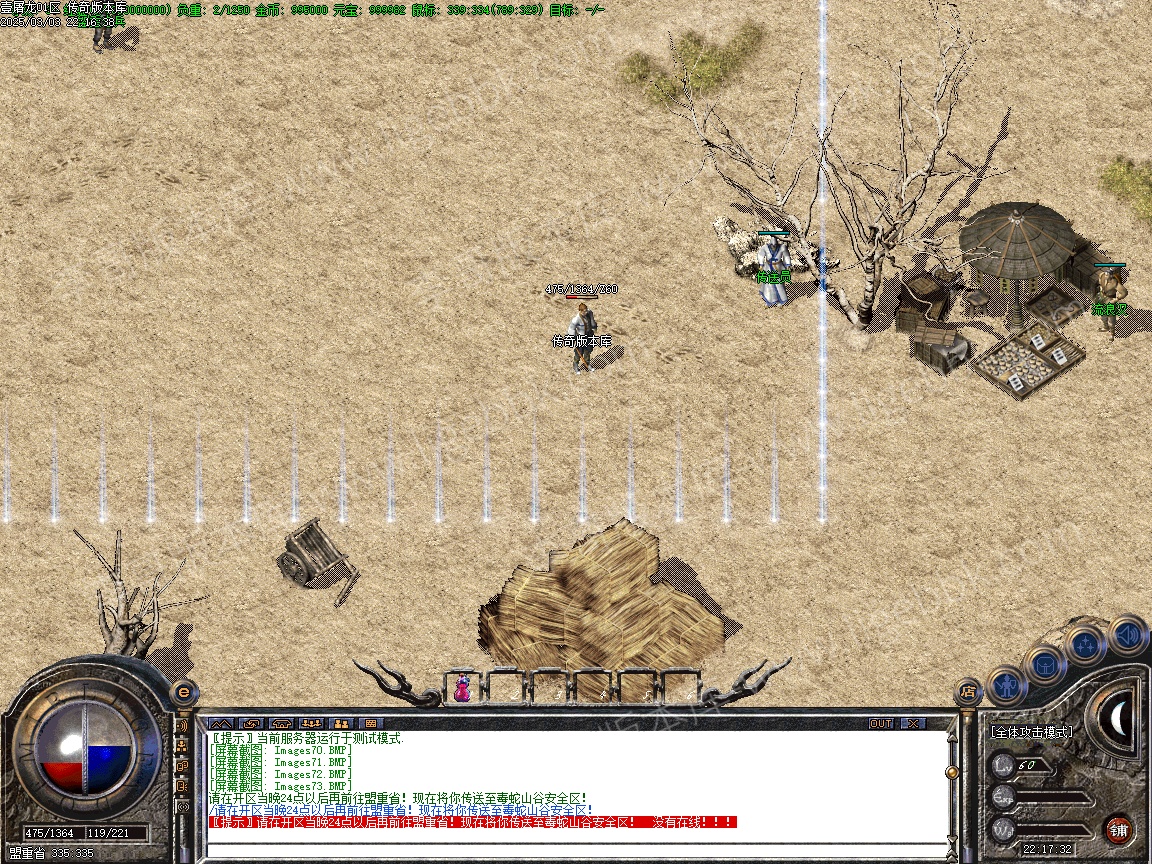Open the mountain minimap button
Screen dimensions: 1152x864
[x=220, y=723]
